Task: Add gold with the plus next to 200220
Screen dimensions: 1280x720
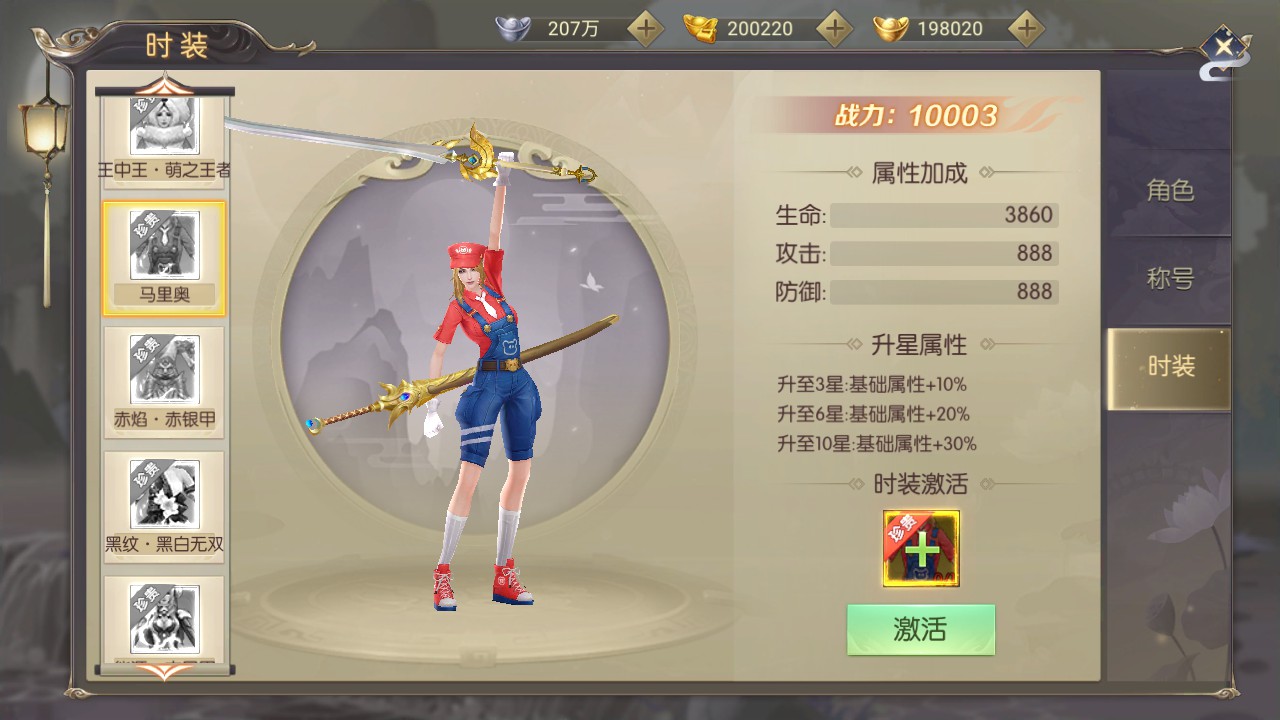Action: coord(834,29)
